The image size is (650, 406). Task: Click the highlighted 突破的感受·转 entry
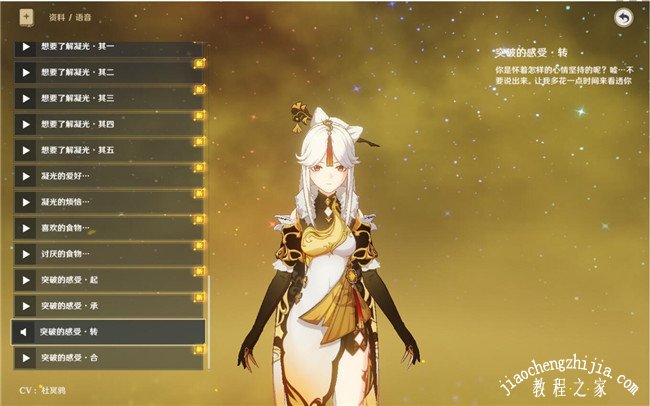click(x=108, y=332)
